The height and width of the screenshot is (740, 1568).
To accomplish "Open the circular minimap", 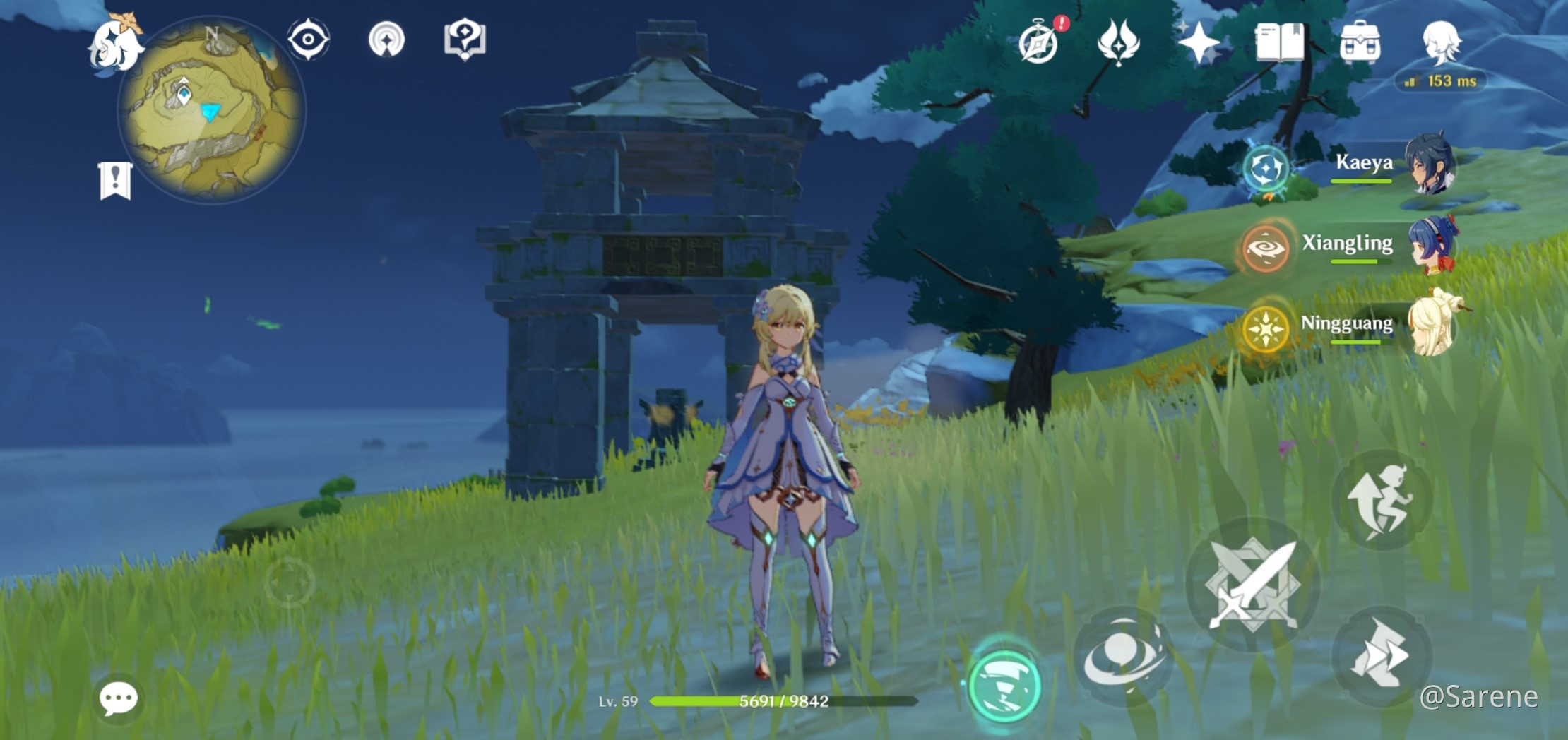I will (212, 112).
